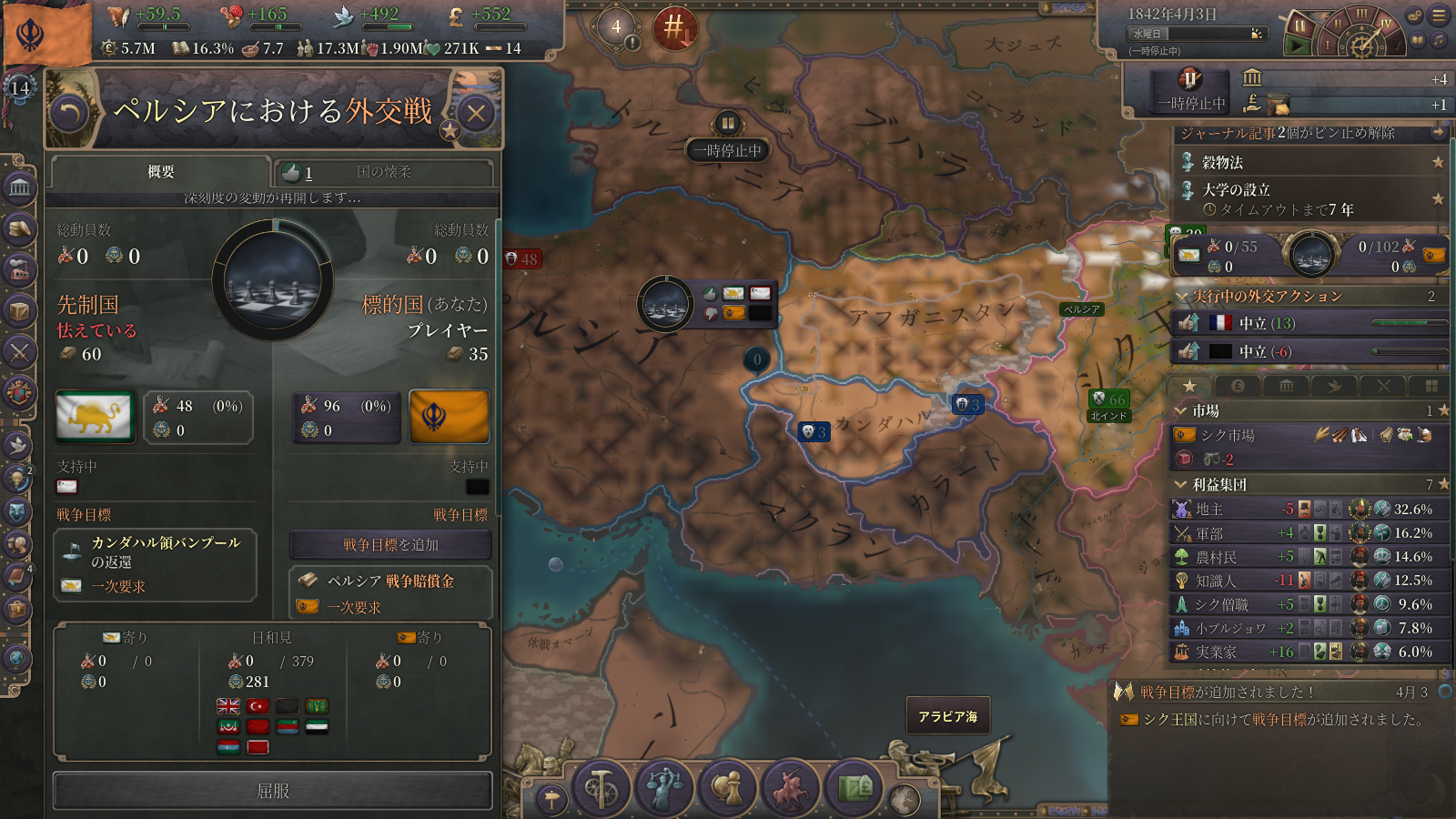Open the 大学の設立 journal entry
The image size is (1456, 819).
coord(1236,190)
